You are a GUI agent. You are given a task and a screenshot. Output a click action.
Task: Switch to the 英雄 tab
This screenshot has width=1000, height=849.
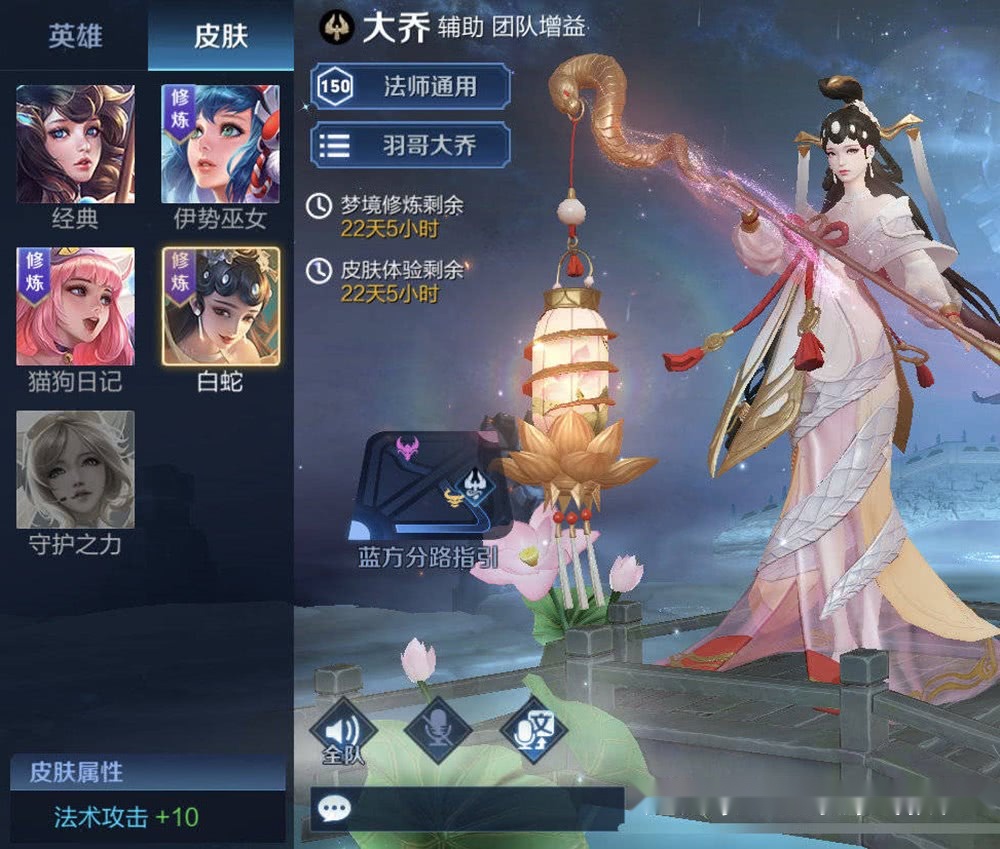pyautogui.click(x=74, y=36)
